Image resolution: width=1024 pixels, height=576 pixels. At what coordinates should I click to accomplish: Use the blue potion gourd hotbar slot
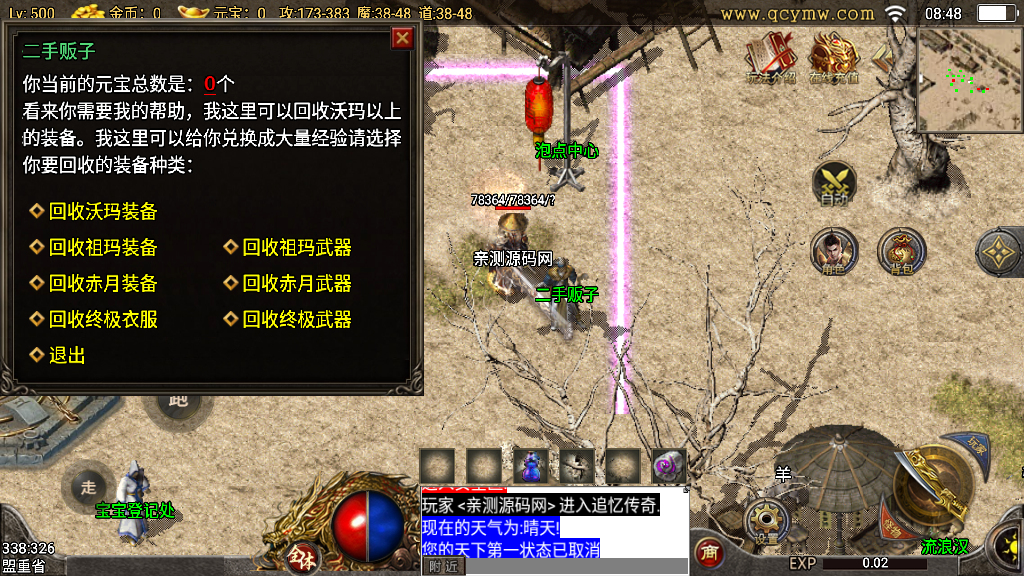click(530, 465)
